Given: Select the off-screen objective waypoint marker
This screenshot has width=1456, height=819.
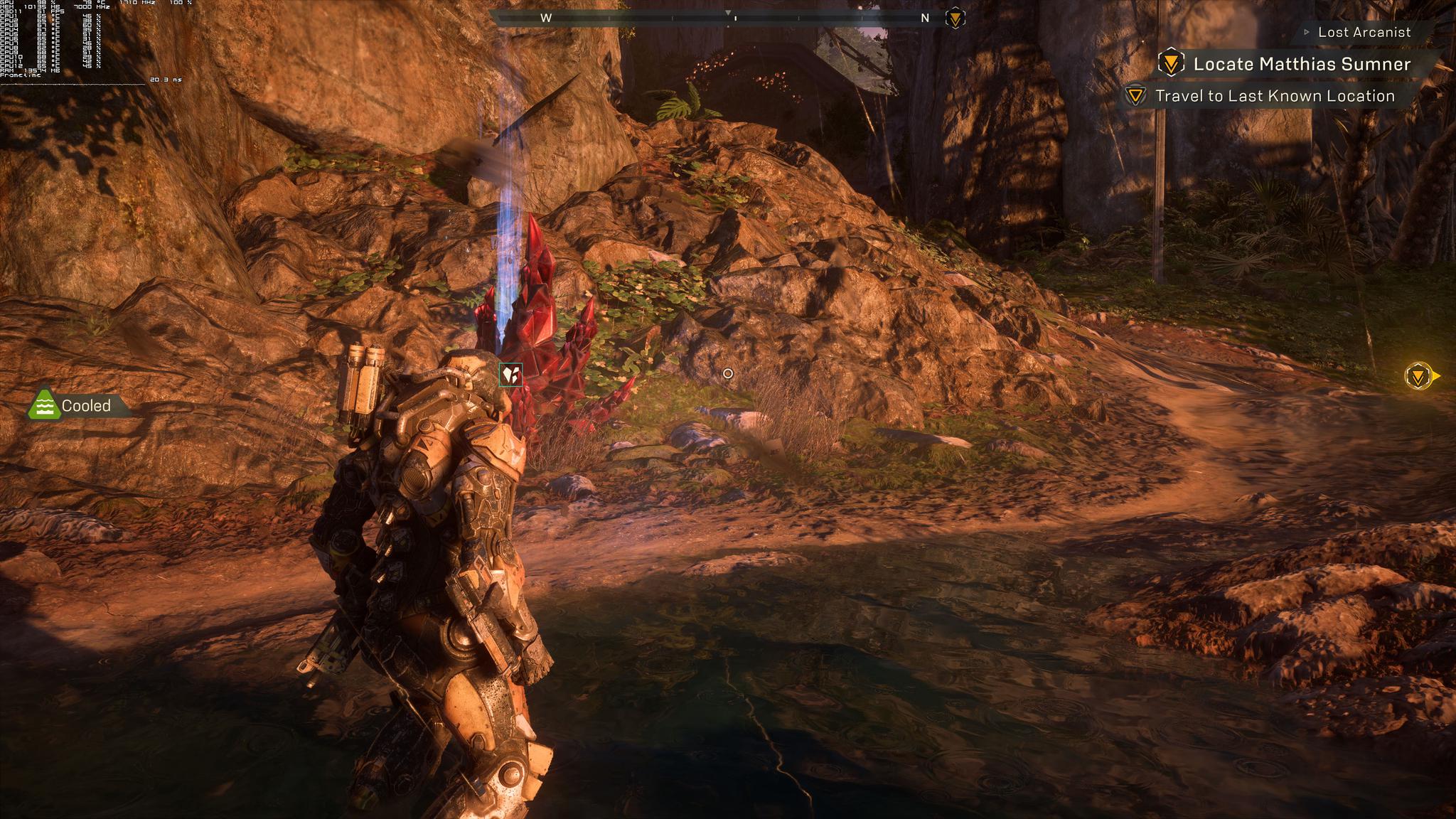Looking at the screenshot, I should 1419,376.
